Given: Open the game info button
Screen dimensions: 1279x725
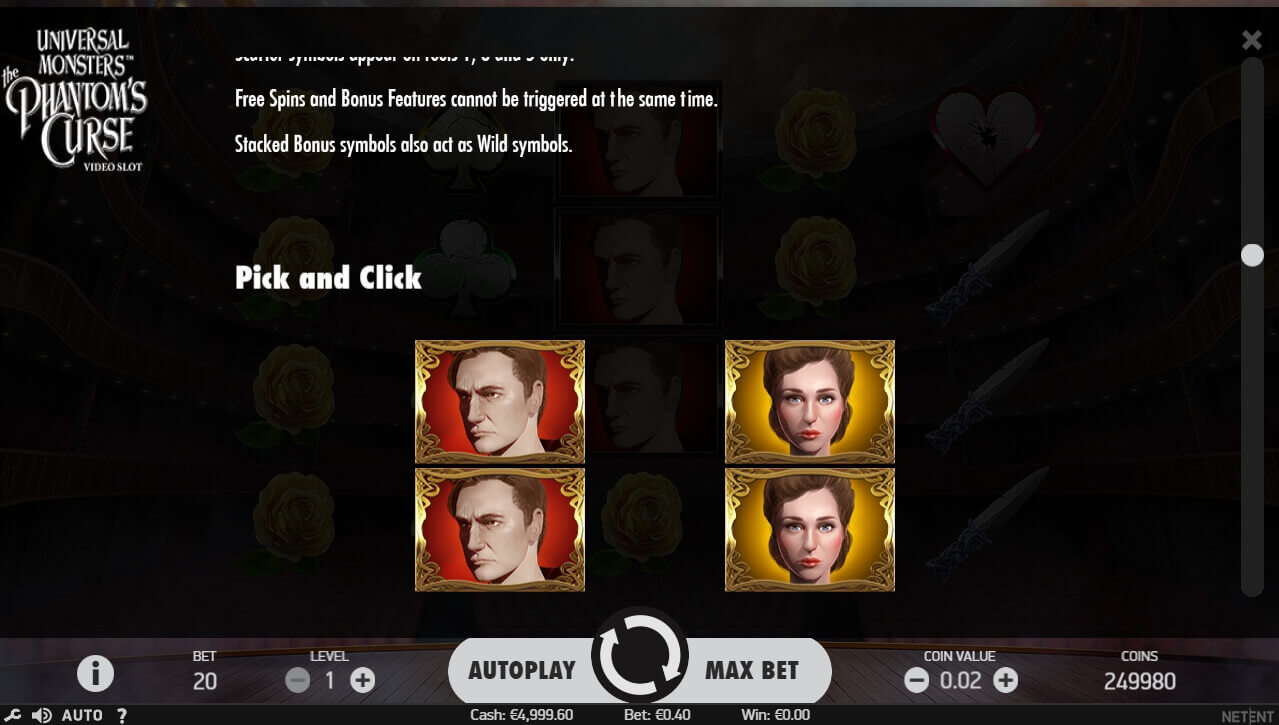Looking at the screenshot, I should pos(95,674).
